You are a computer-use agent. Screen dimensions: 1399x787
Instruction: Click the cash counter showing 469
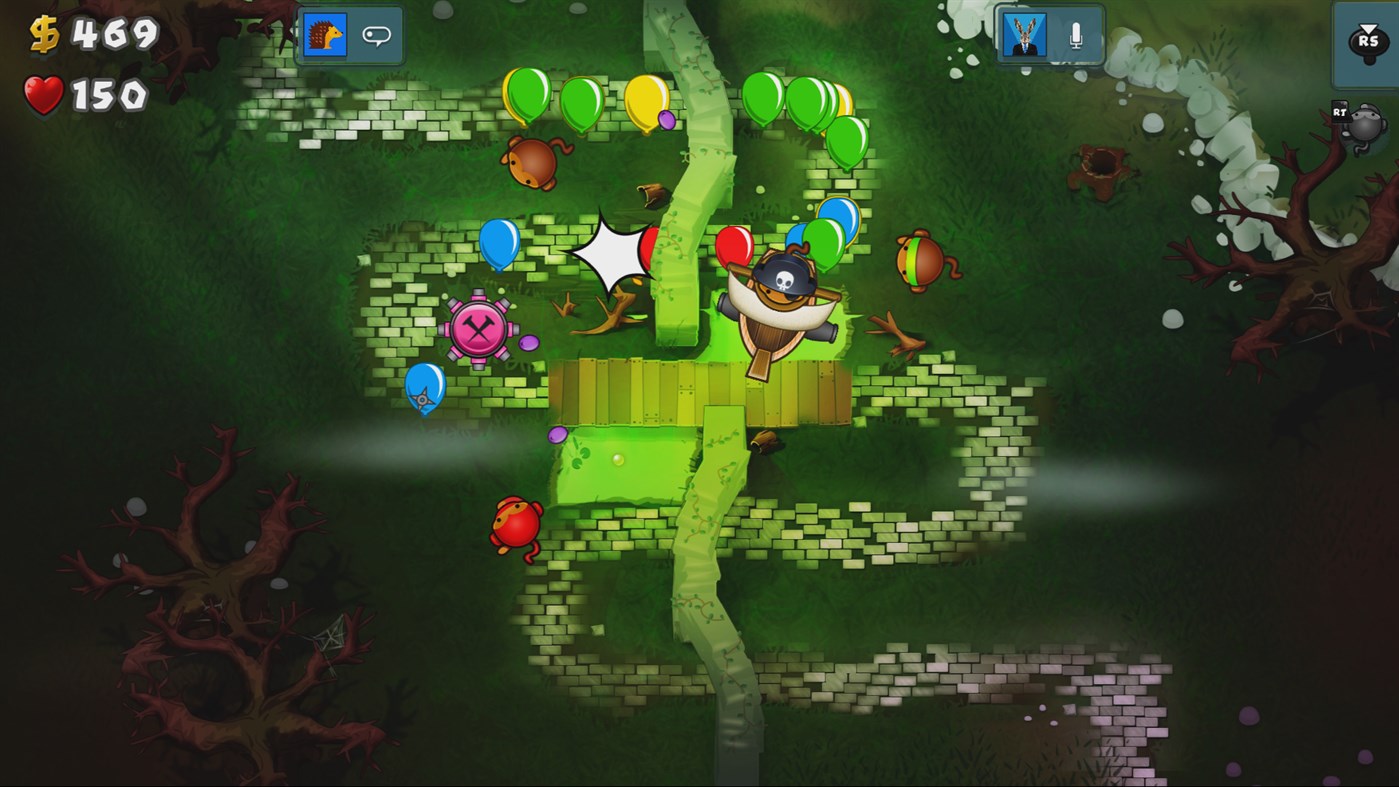pos(95,35)
